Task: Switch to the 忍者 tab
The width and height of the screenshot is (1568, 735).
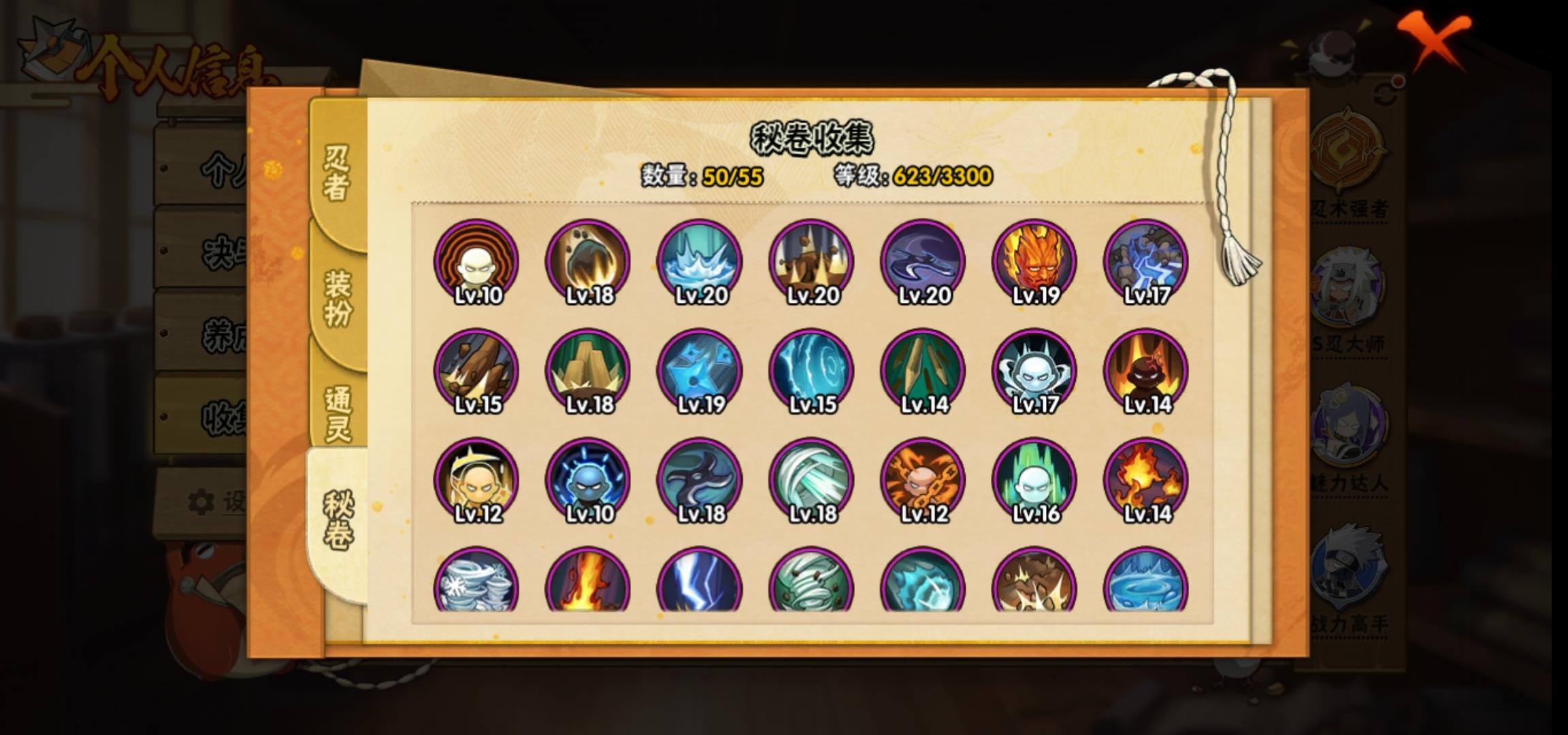Action: 337,174
